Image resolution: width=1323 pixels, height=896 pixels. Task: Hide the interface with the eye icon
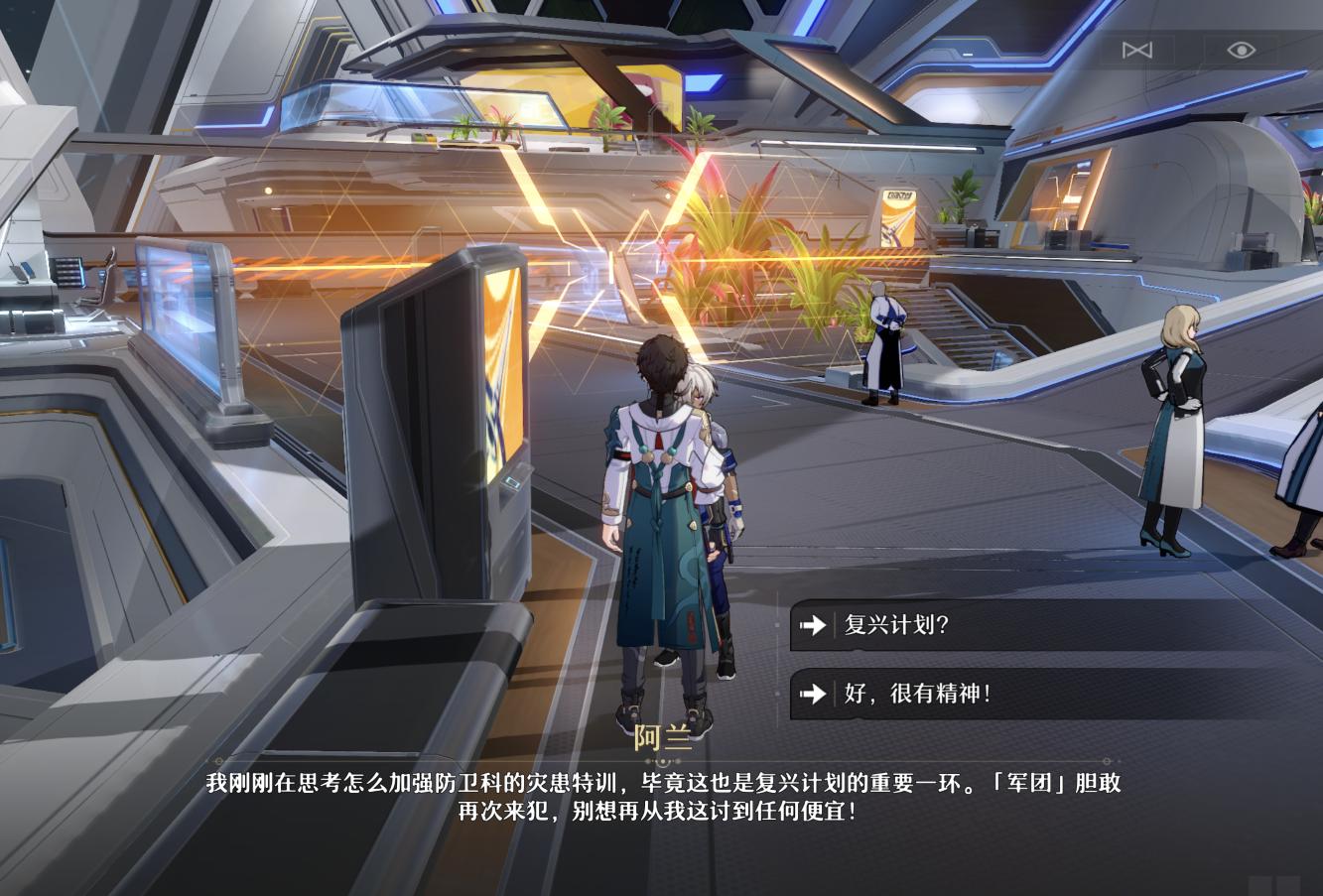click(x=1241, y=50)
